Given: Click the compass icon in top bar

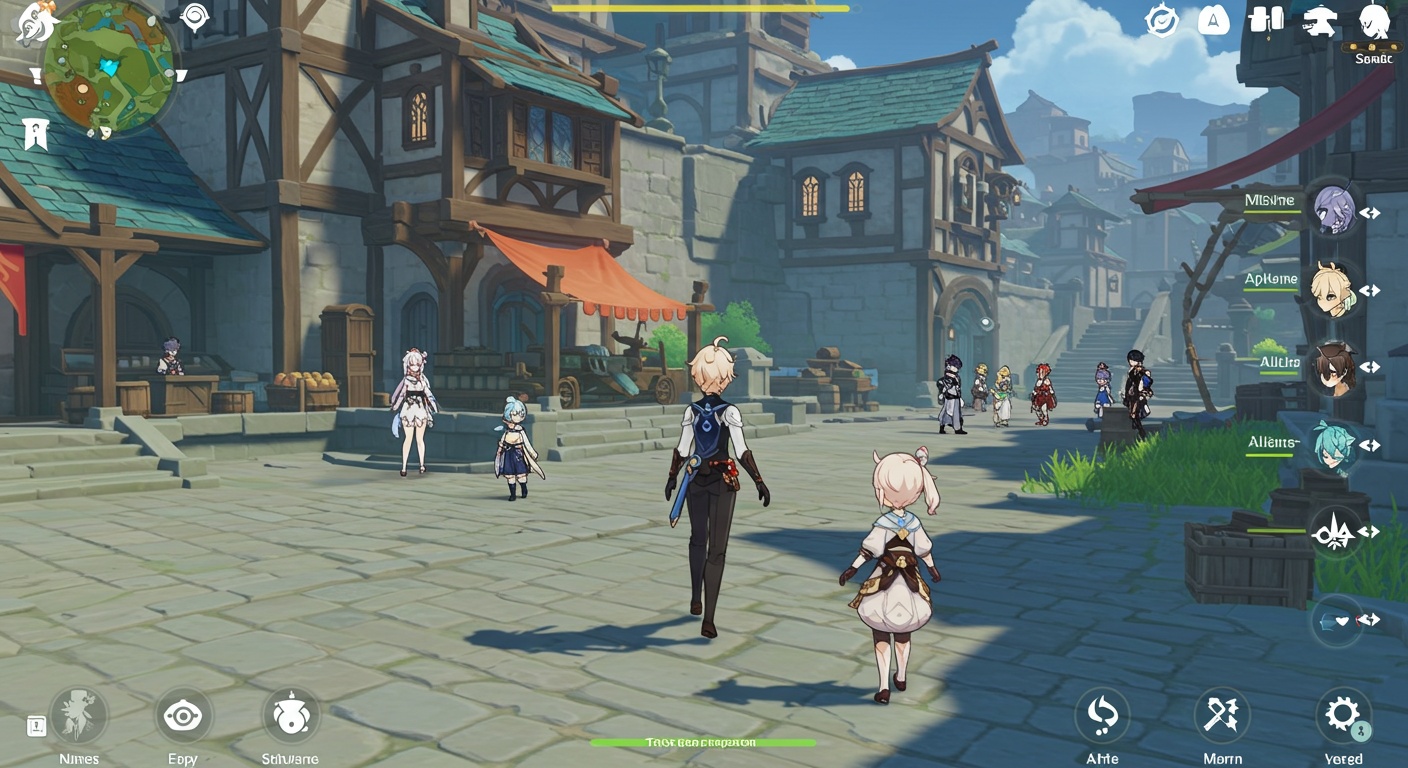Looking at the screenshot, I should coord(1162,20).
